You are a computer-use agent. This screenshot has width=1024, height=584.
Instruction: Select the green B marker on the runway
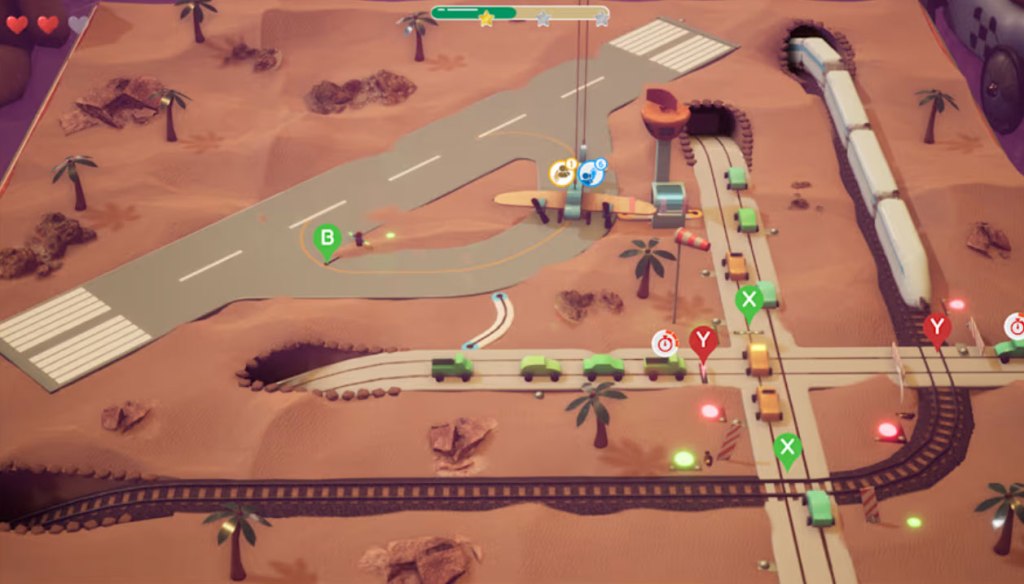[326, 240]
